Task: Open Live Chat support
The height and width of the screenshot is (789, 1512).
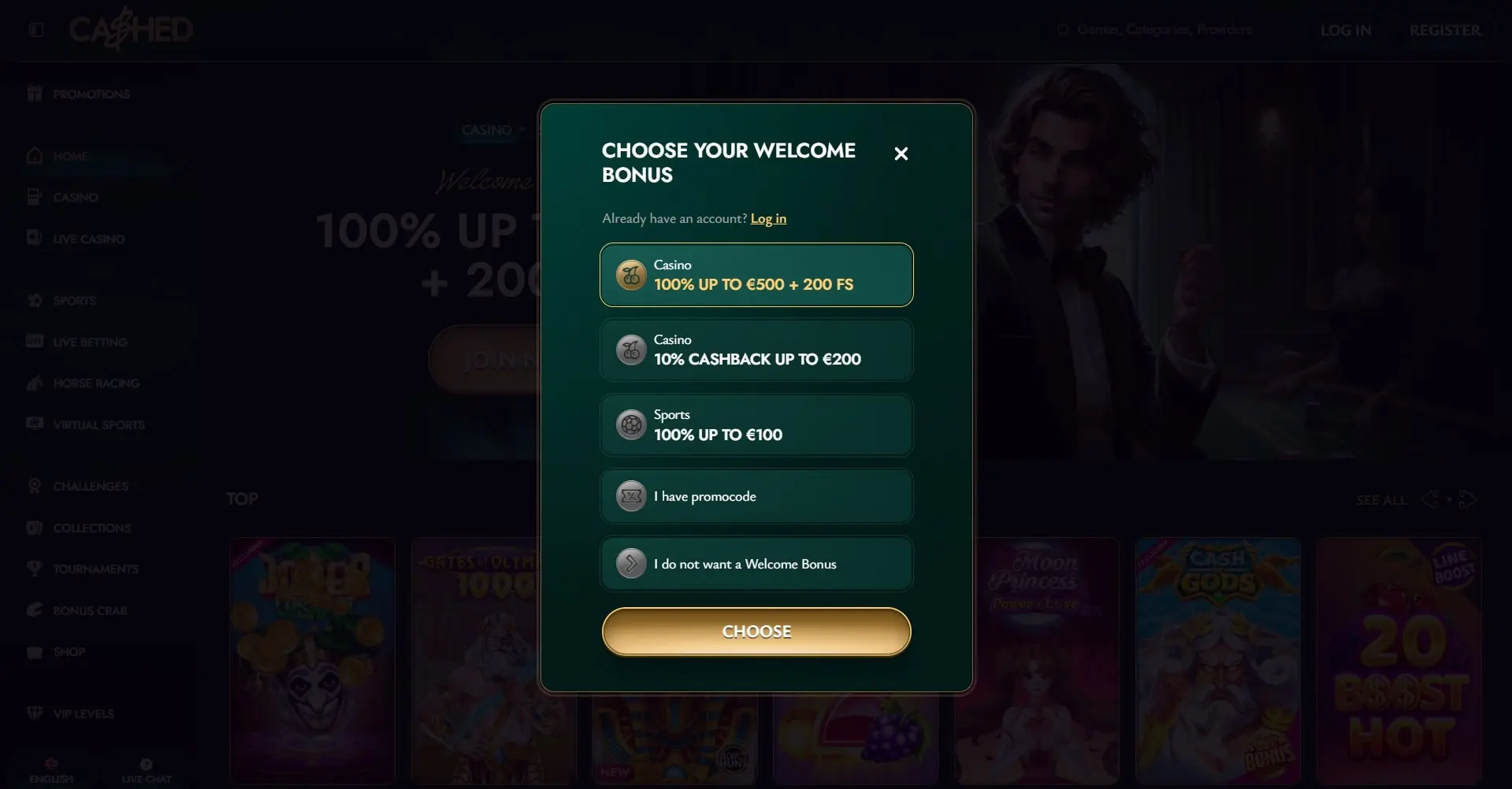Action: tap(147, 771)
